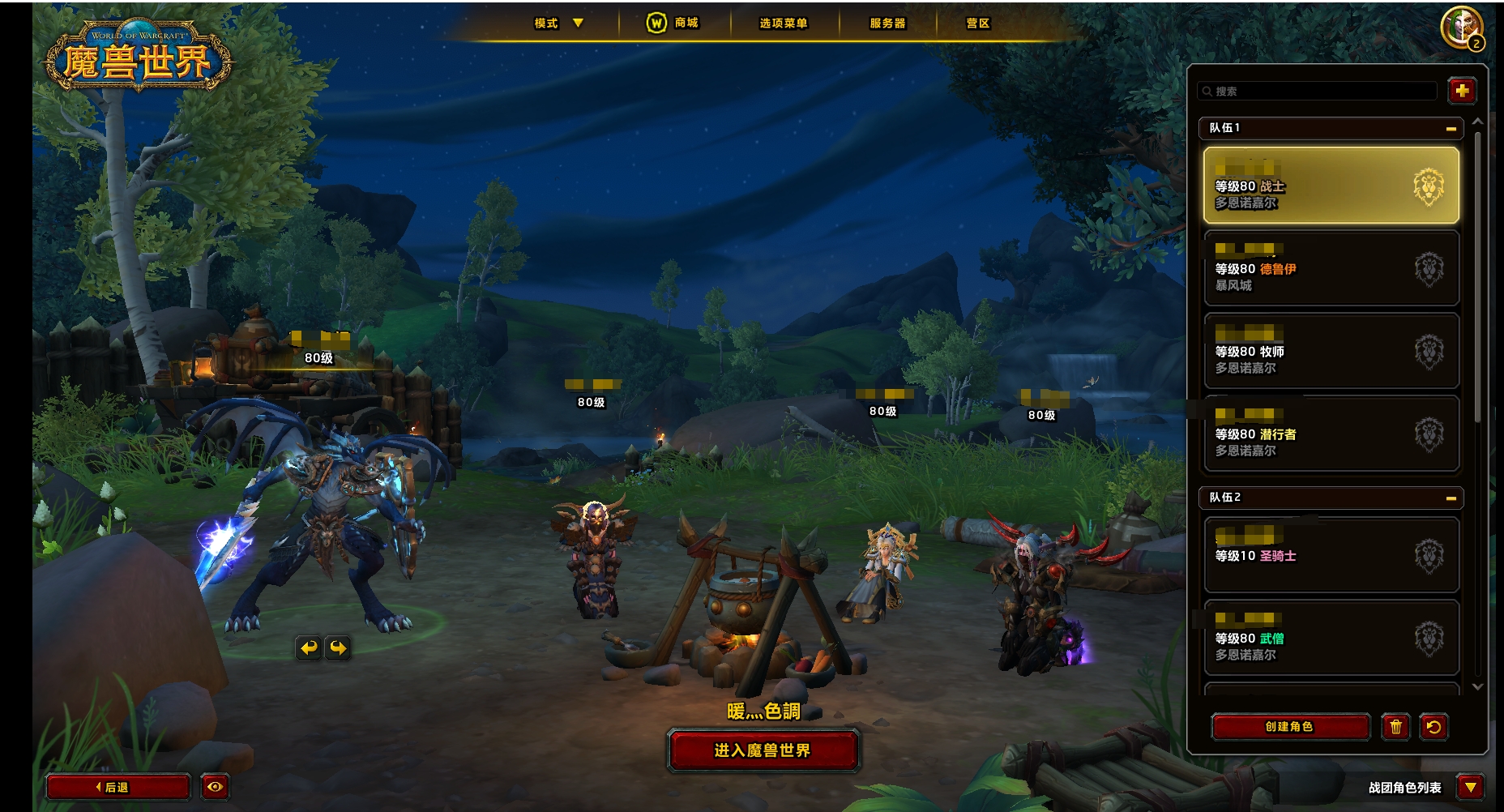Open the 商城 shop
This screenshot has width=1504, height=812.
[x=673, y=24]
